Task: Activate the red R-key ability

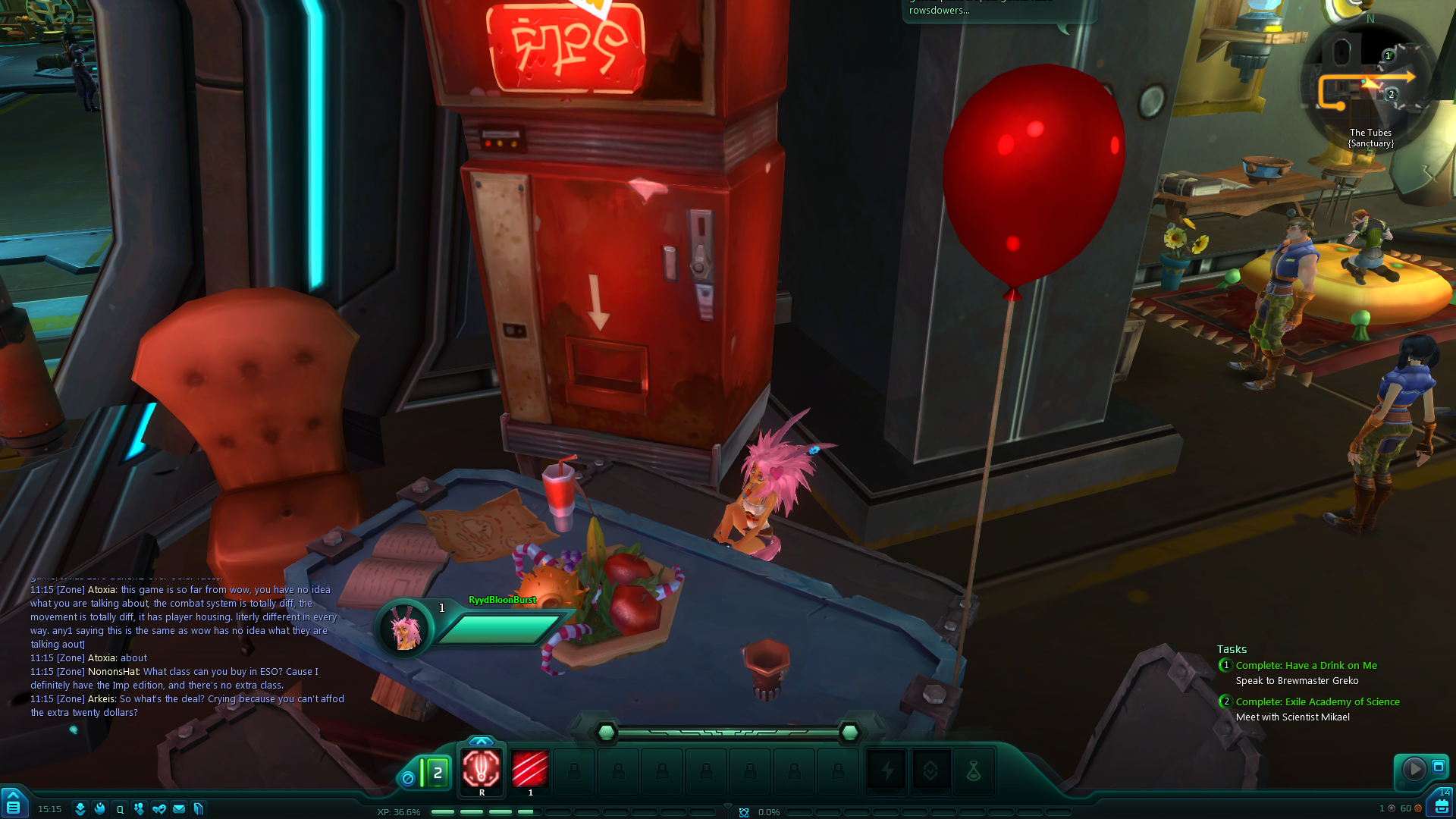Action: point(482,769)
